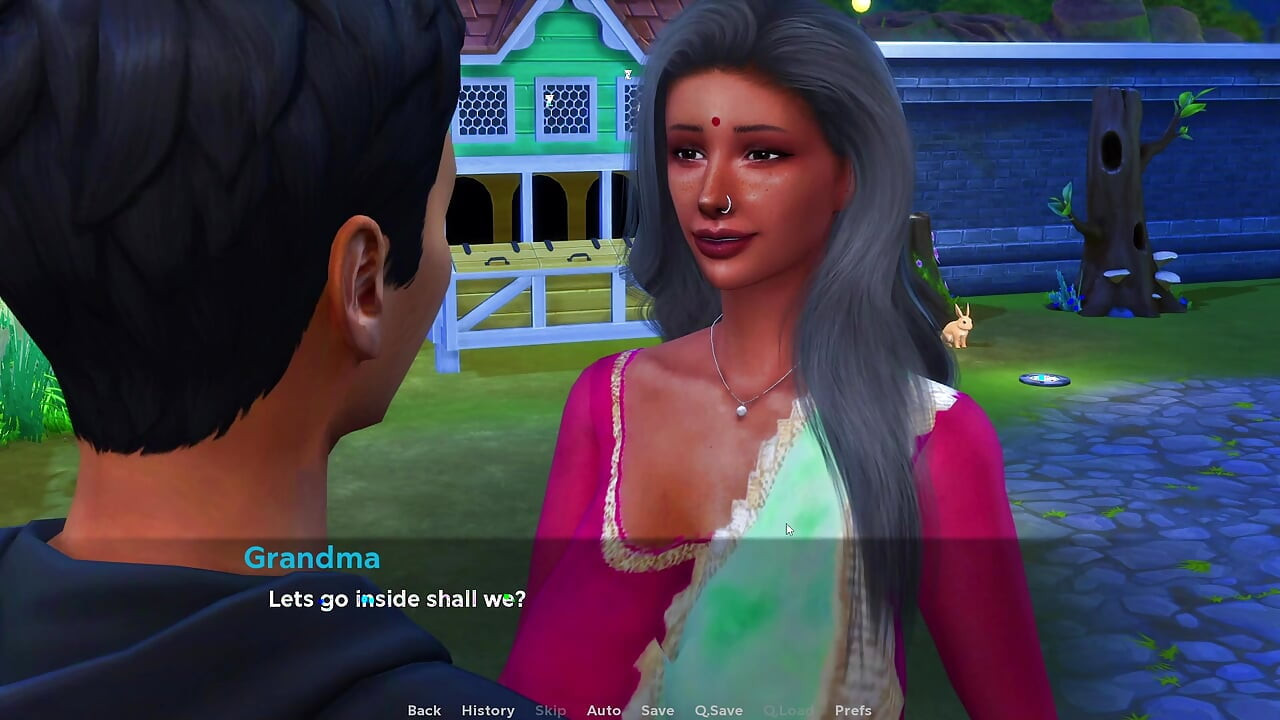Load the last quick save via Q.Load
Screen dimensions: 1280x720
[x=786, y=710]
